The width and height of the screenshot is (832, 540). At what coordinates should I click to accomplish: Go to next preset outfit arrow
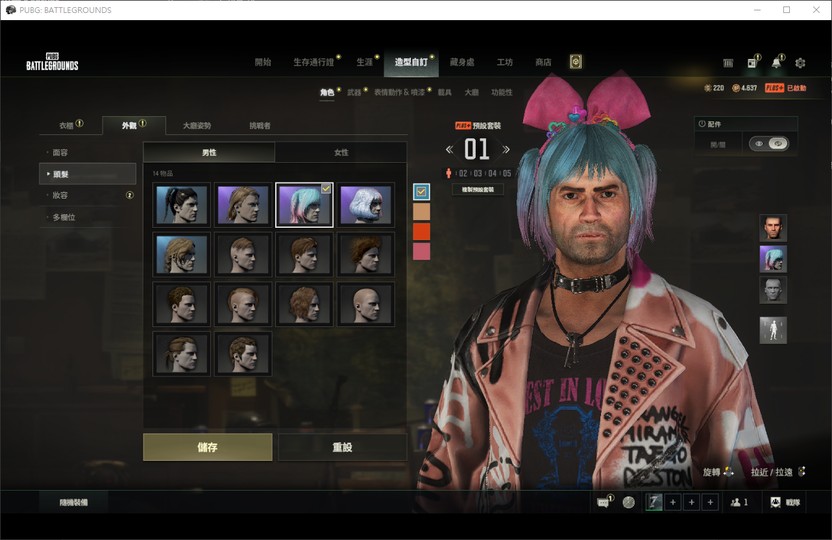506,150
